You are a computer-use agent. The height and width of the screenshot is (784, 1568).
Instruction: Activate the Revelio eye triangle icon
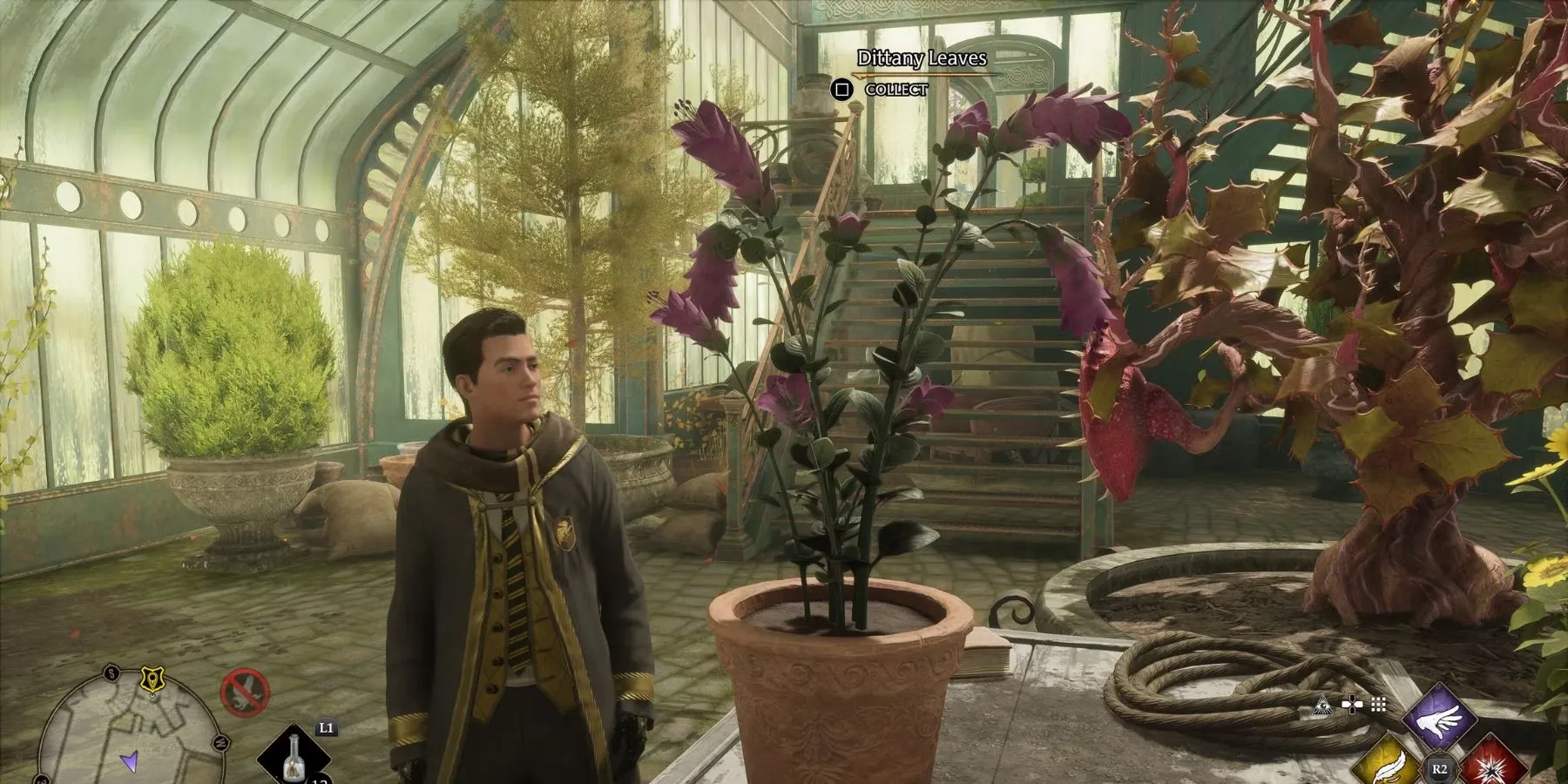(x=1326, y=705)
